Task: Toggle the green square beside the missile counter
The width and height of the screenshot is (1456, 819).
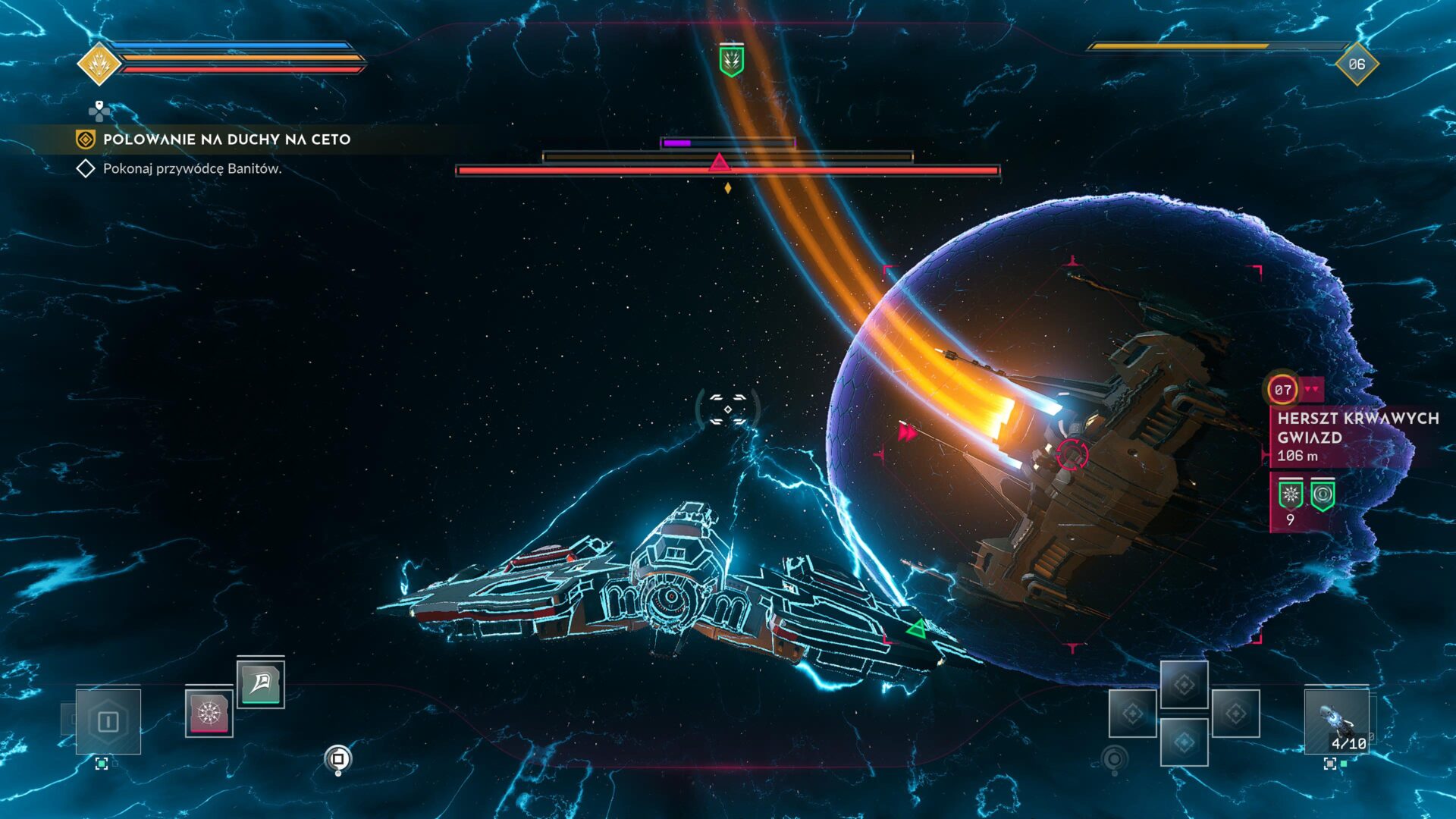Action: (x=1344, y=764)
